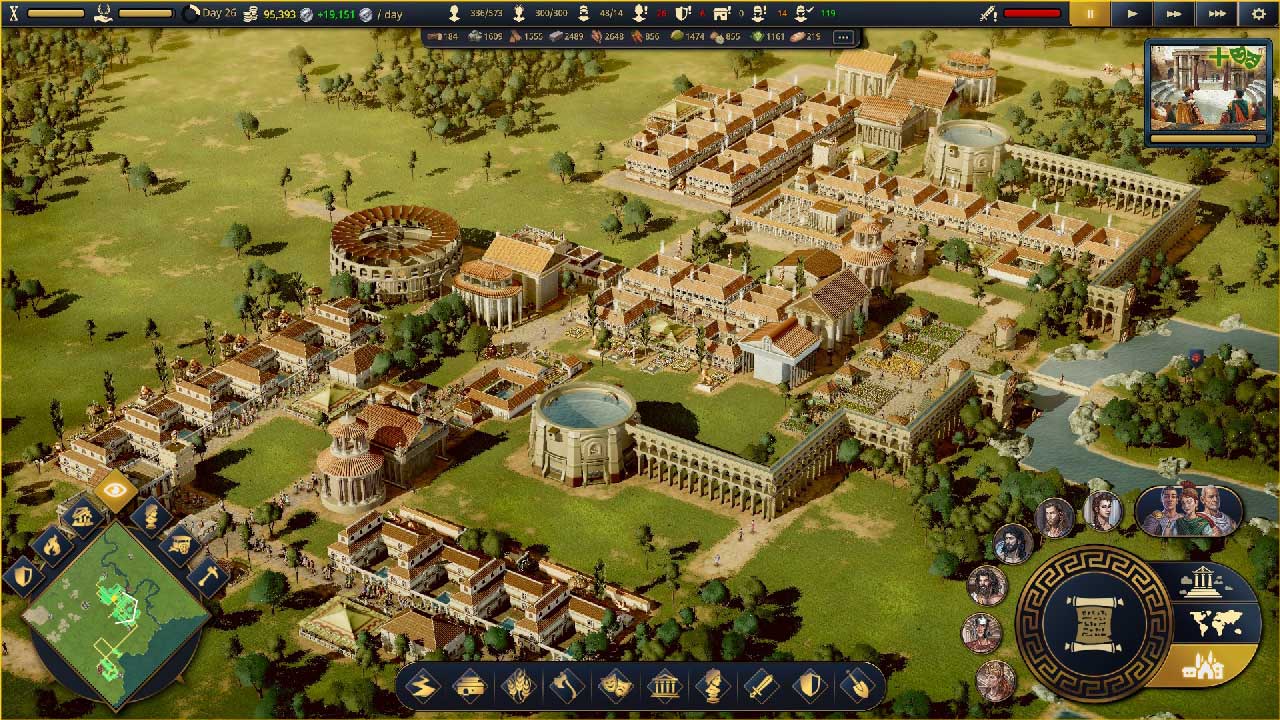Switch to the world map view
1280x720 pixels.
click(1217, 624)
